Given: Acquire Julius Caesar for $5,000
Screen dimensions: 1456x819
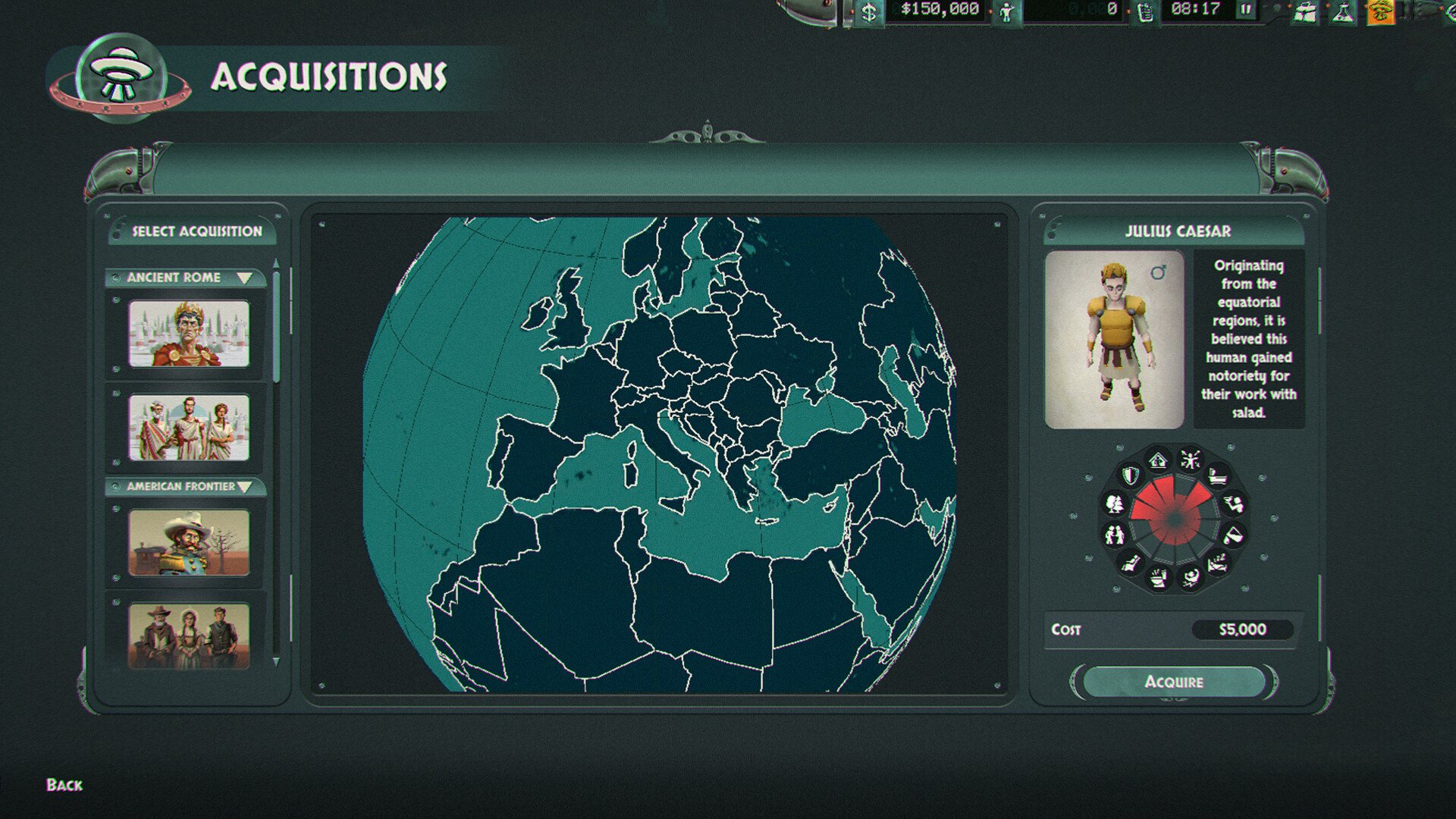Looking at the screenshot, I should pos(1173,682).
